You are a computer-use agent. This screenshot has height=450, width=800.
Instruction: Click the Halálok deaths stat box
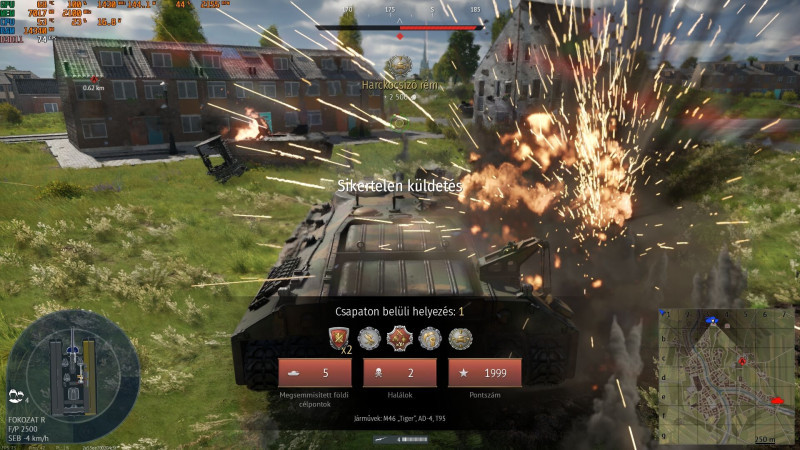point(399,373)
